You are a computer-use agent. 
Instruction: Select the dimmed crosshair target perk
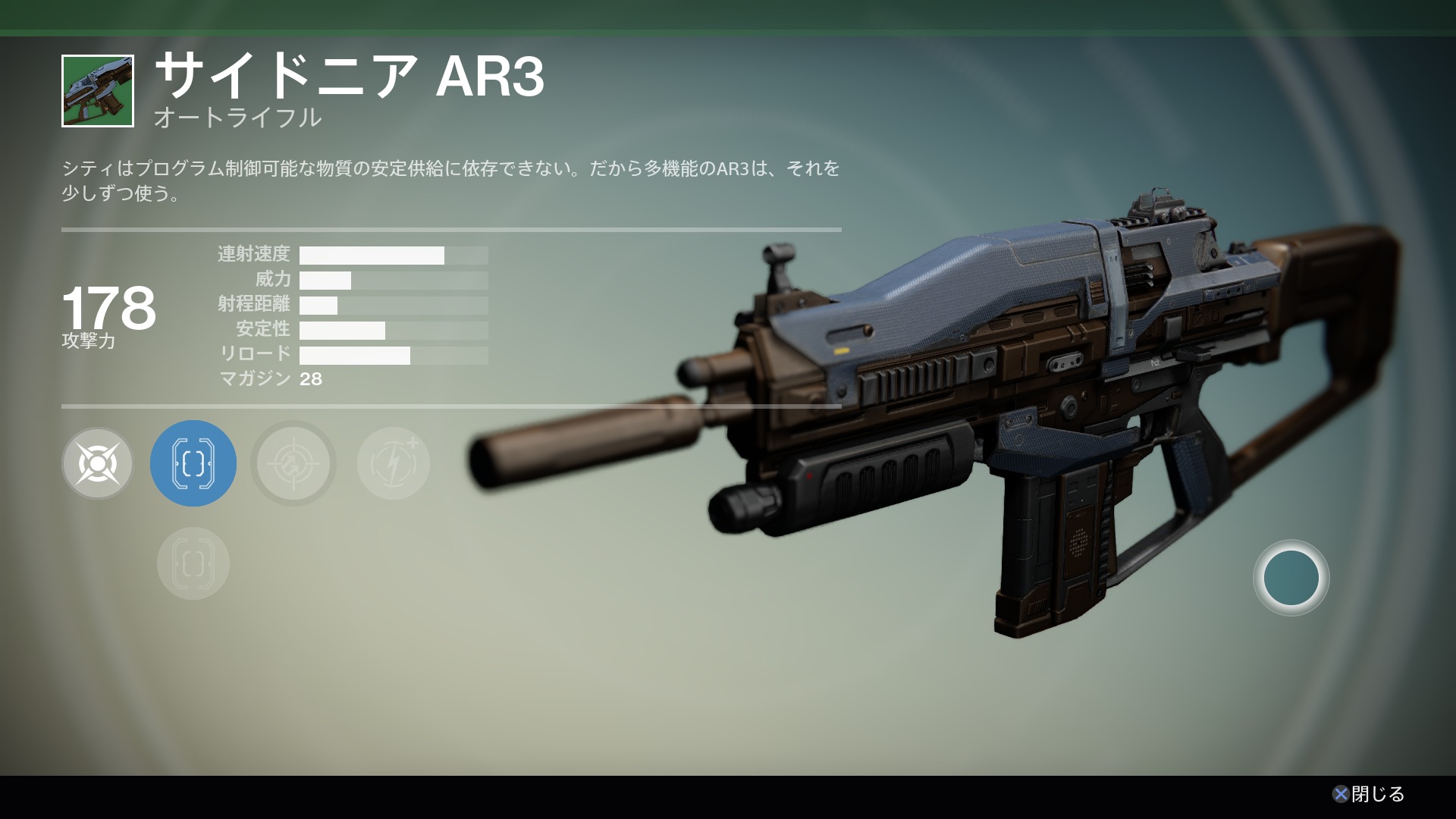click(x=293, y=463)
